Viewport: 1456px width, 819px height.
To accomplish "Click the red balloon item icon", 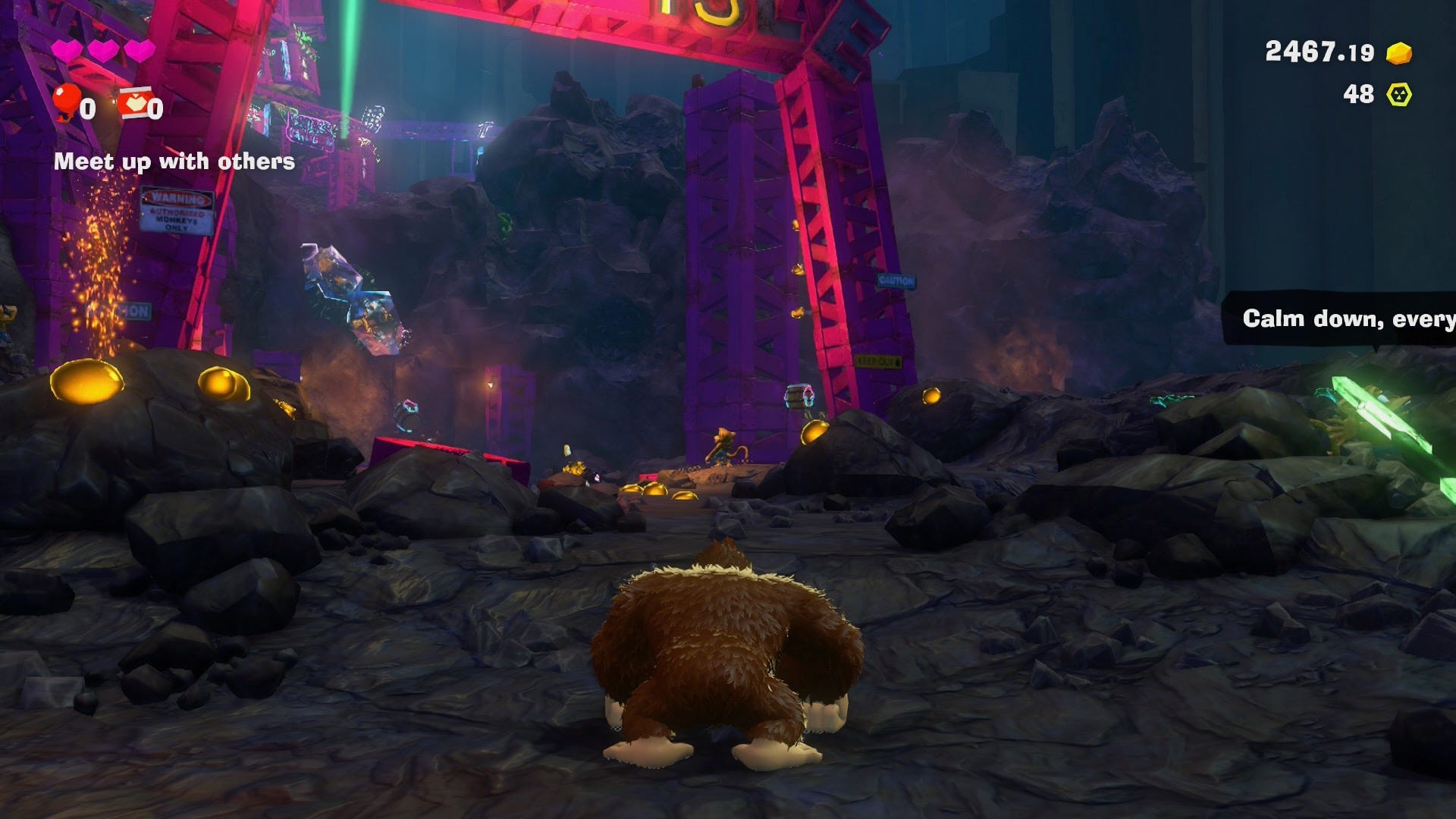I will pyautogui.click(x=67, y=101).
